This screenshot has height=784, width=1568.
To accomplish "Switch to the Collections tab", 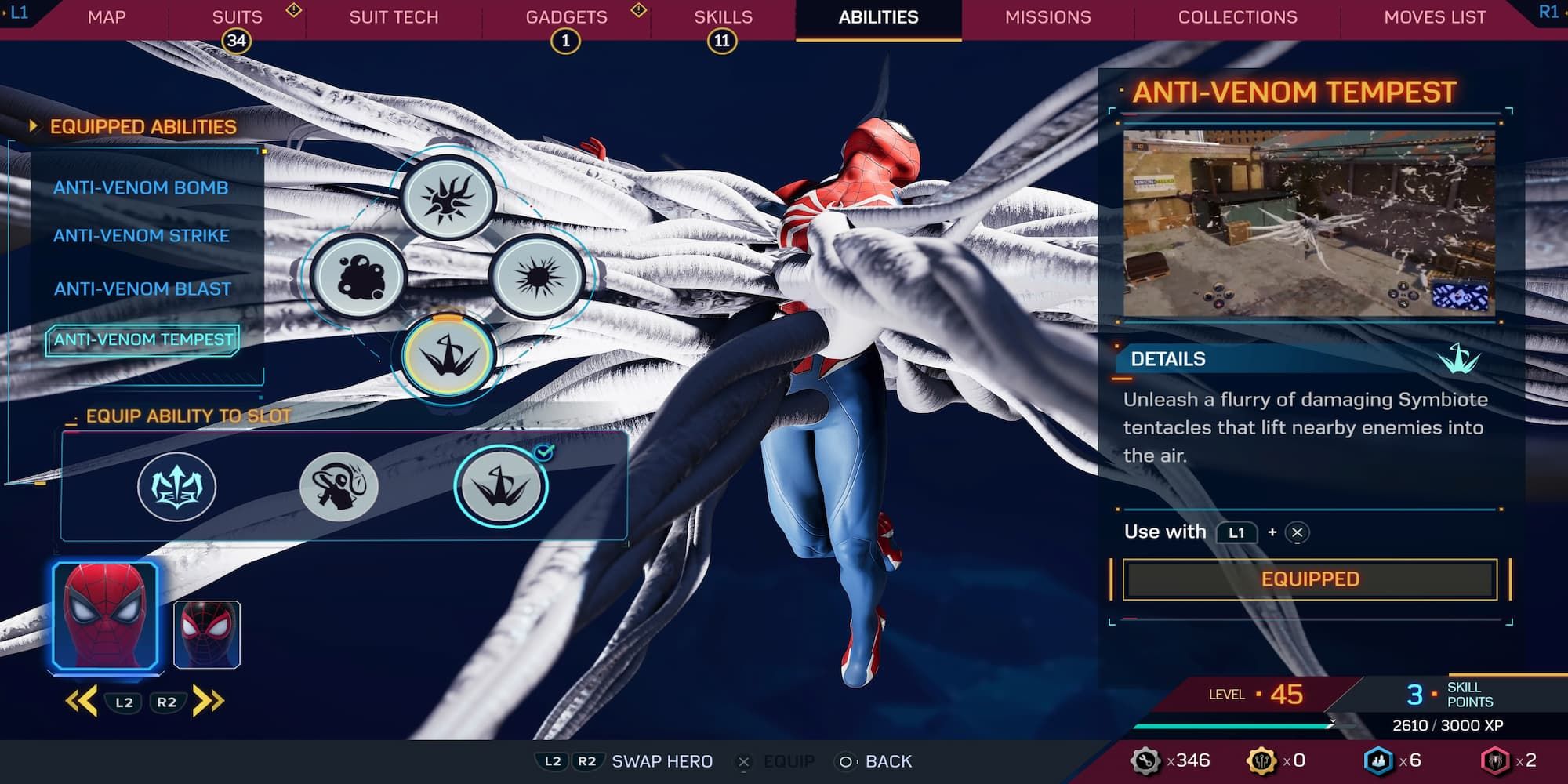I will click(x=1236, y=16).
